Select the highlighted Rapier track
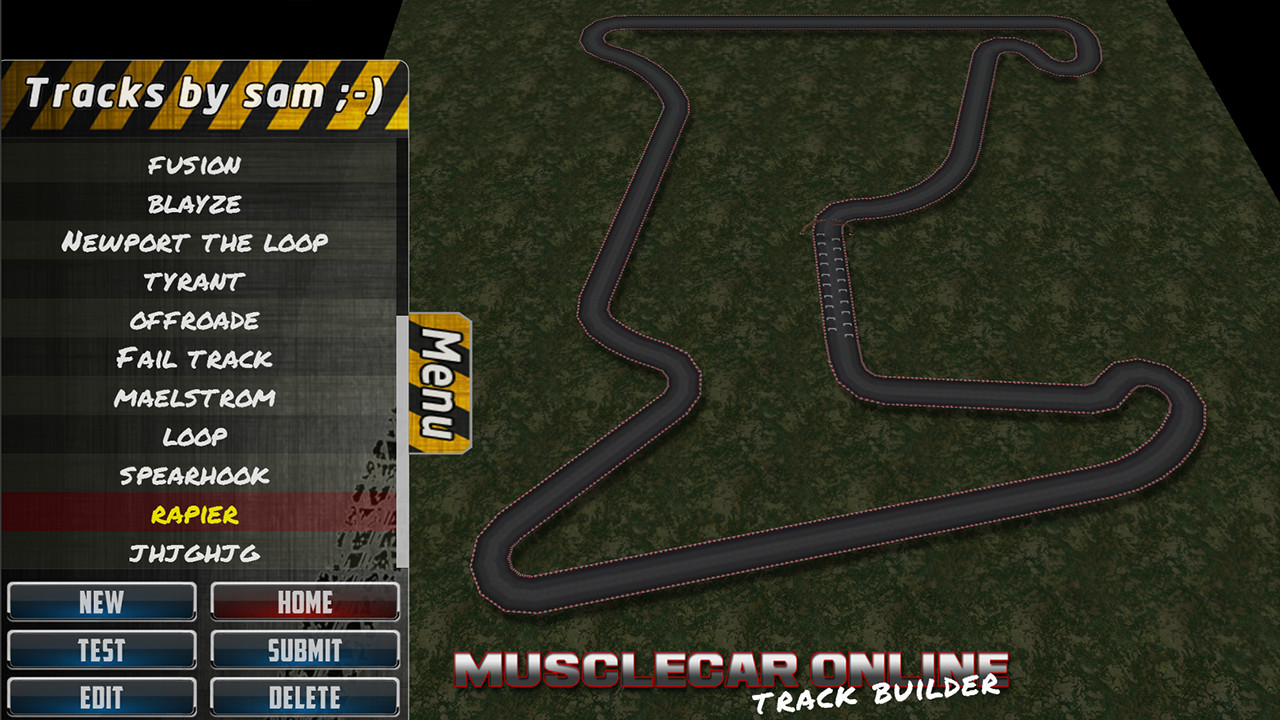Image resolution: width=1280 pixels, height=720 pixels. coord(197,515)
